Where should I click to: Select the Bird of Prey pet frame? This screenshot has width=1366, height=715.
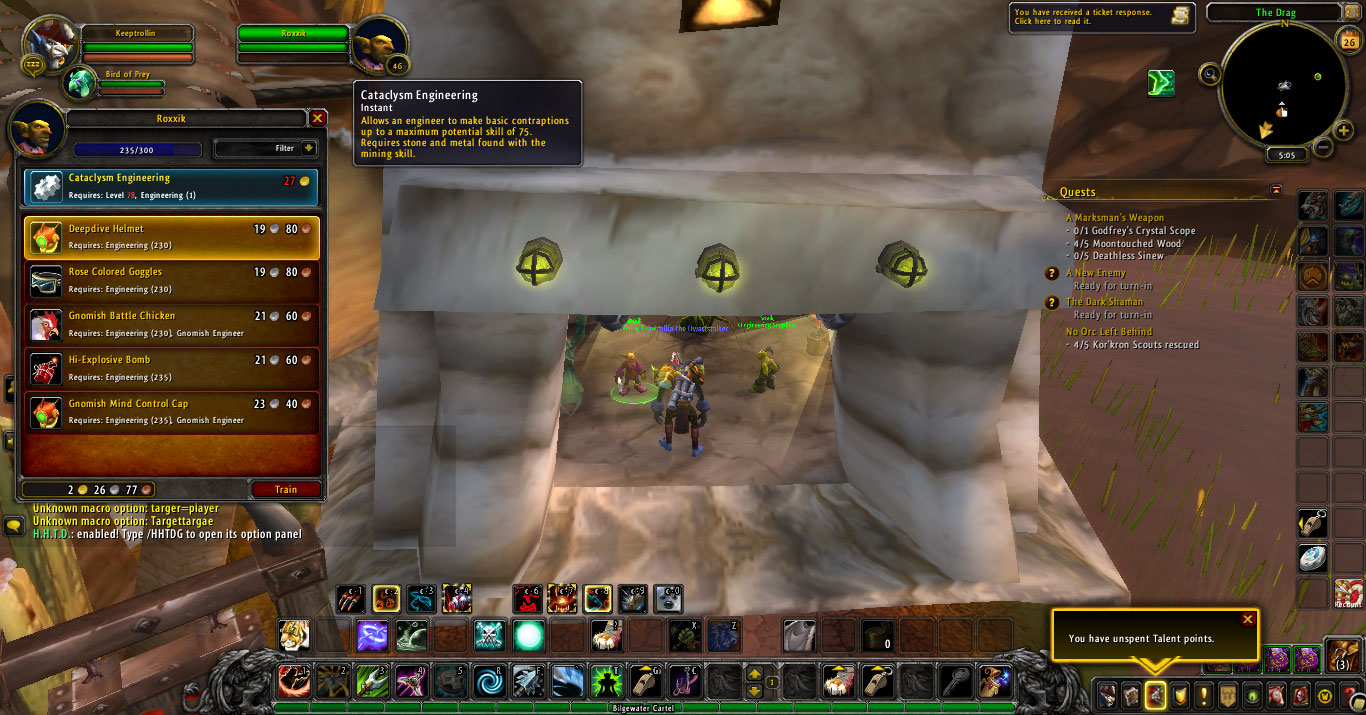pos(82,84)
